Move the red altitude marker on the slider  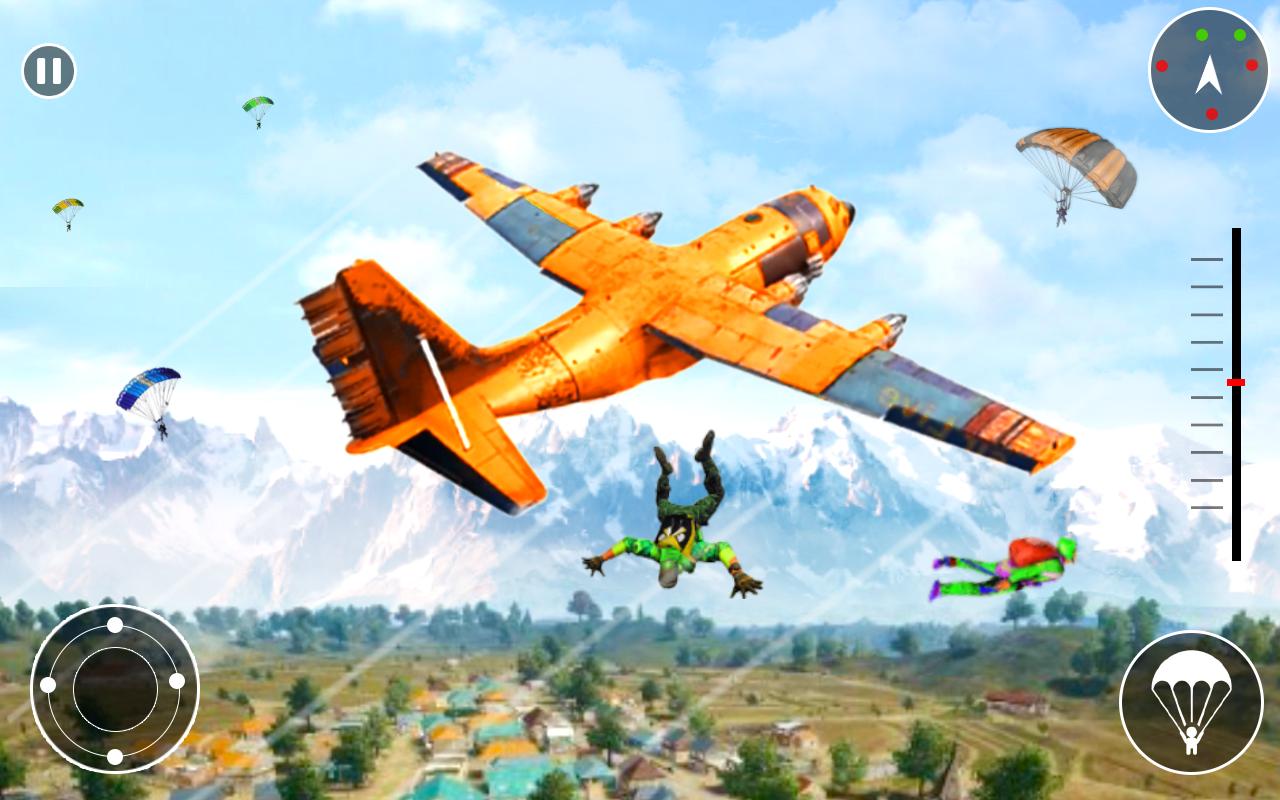(1236, 381)
